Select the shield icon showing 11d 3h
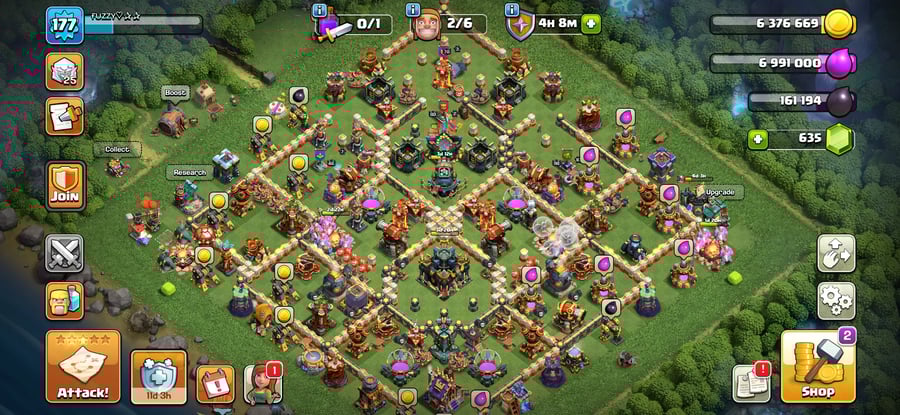This screenshot has width=900, height=415. tap(159, 377)
